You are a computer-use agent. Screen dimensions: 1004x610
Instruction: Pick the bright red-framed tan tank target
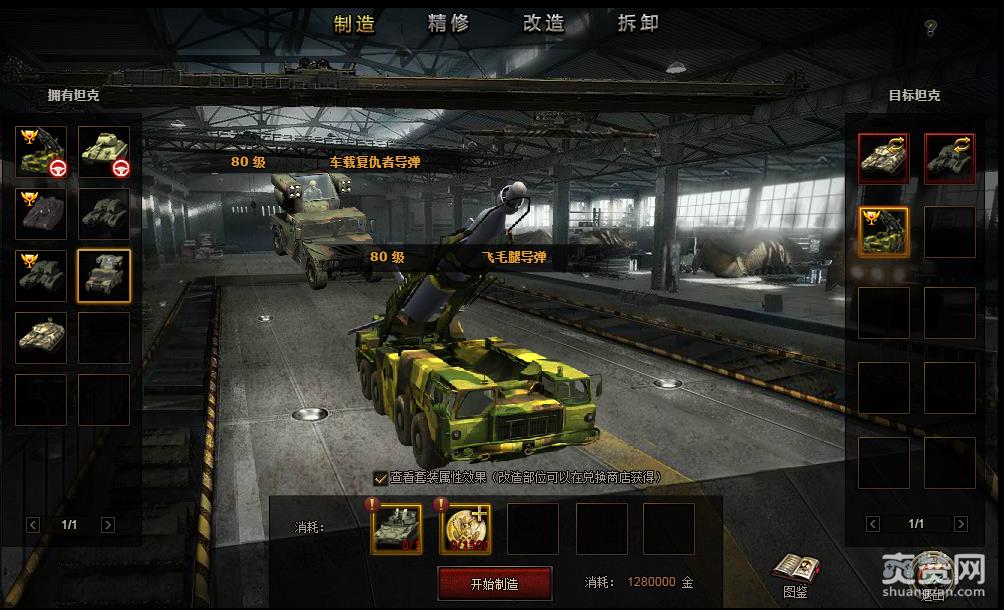[884, 158]
